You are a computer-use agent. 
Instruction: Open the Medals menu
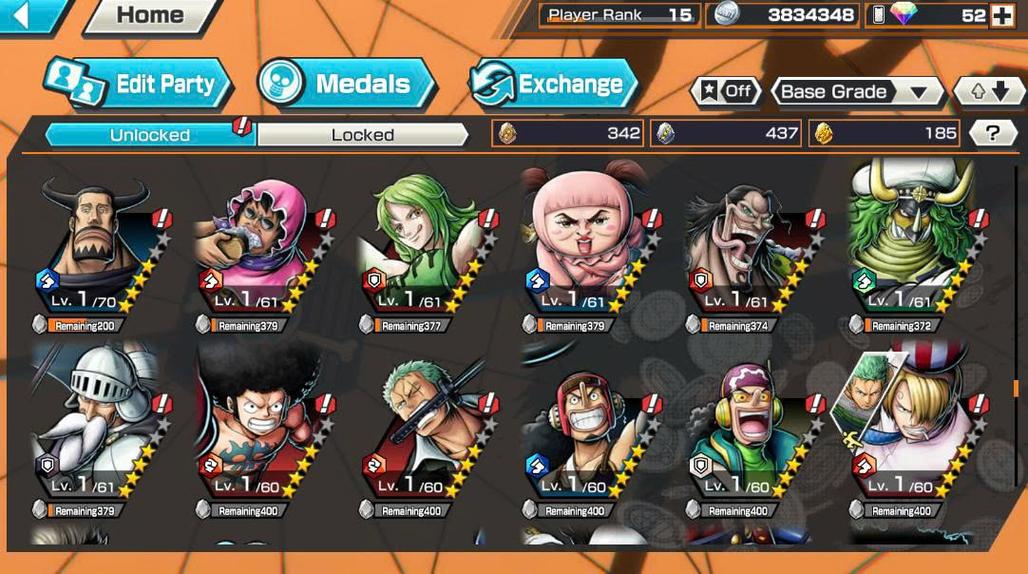347,84
